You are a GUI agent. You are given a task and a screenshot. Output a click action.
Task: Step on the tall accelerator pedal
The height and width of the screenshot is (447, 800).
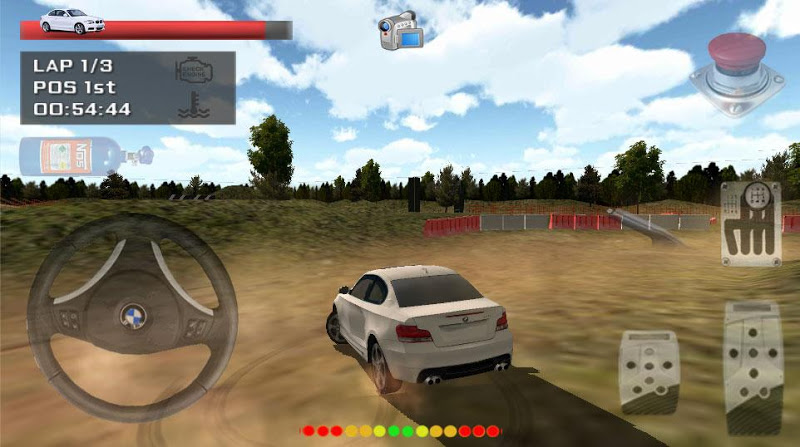[752, 367]
